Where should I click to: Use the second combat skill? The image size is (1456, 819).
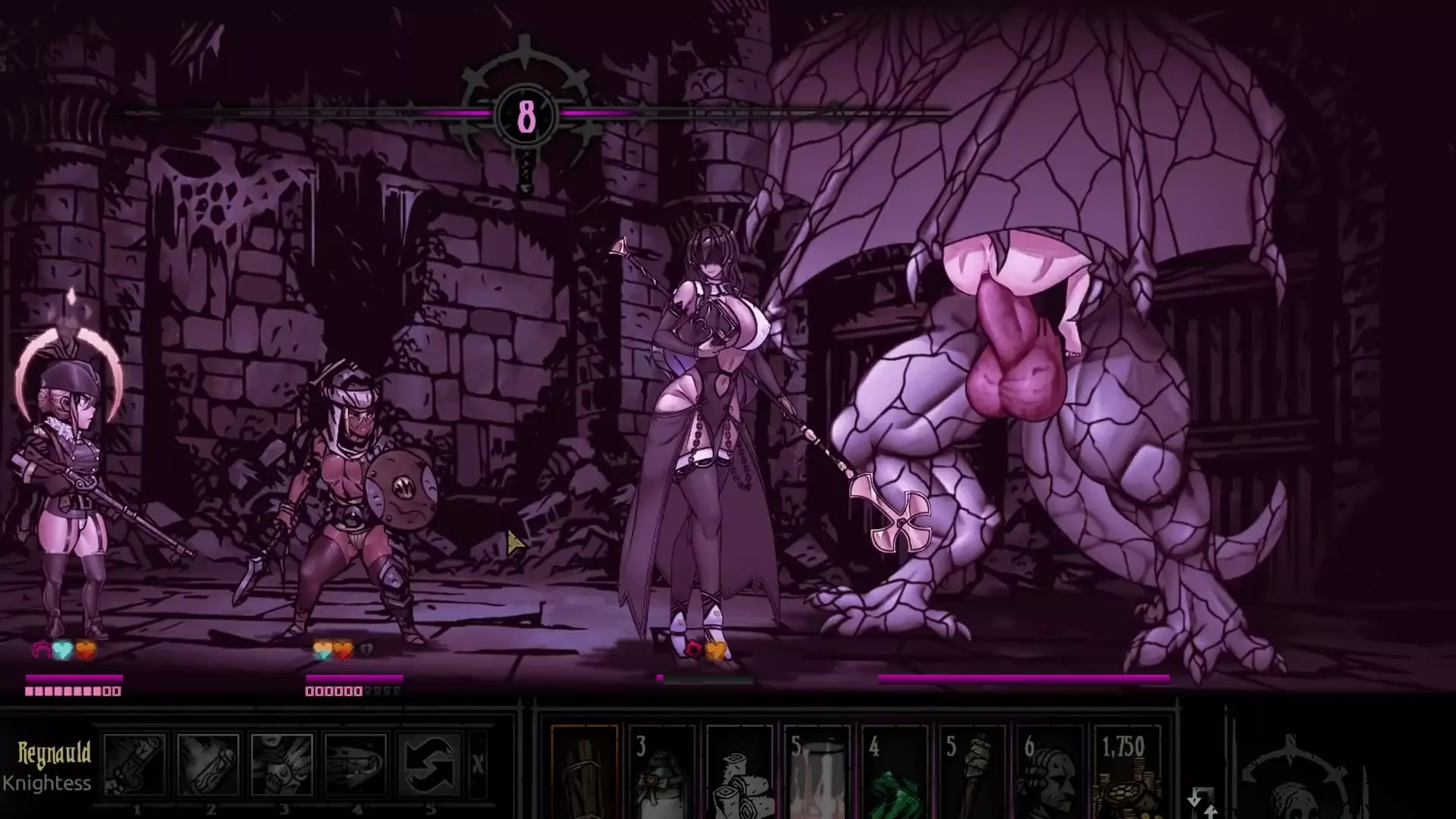[208, 763]
